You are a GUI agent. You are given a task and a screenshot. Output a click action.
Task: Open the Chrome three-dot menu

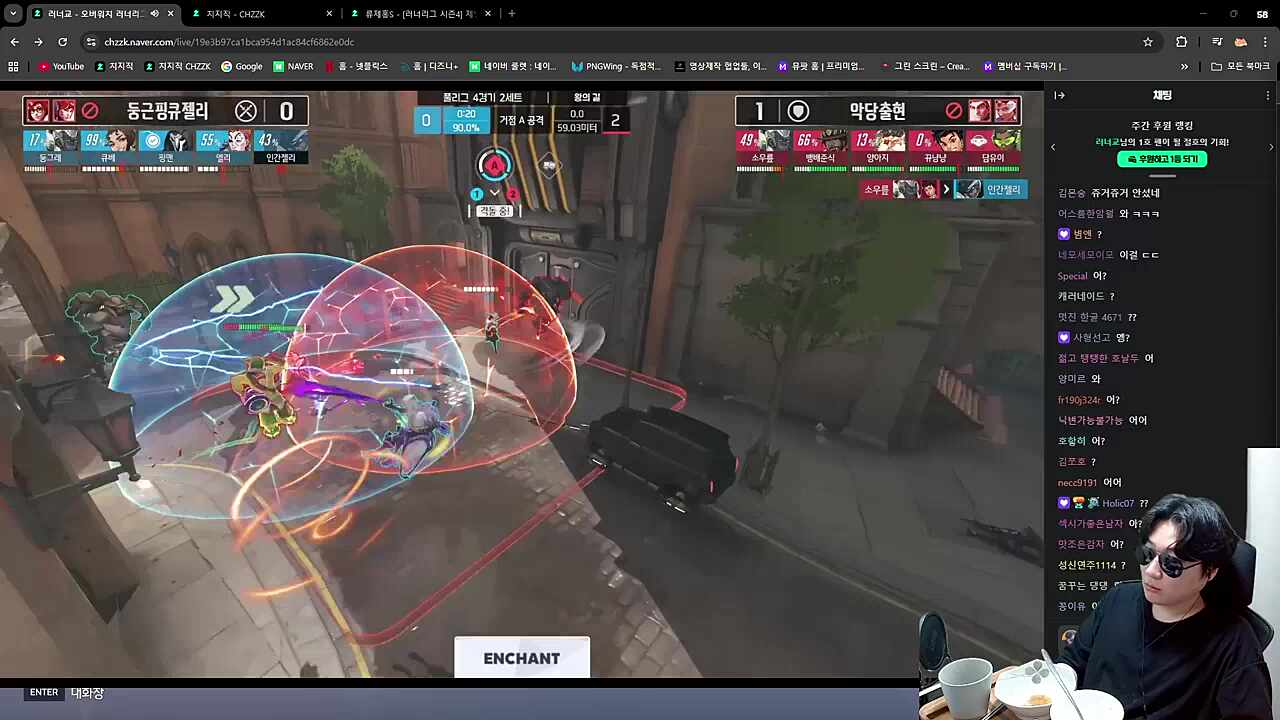tap(1265, 42)
